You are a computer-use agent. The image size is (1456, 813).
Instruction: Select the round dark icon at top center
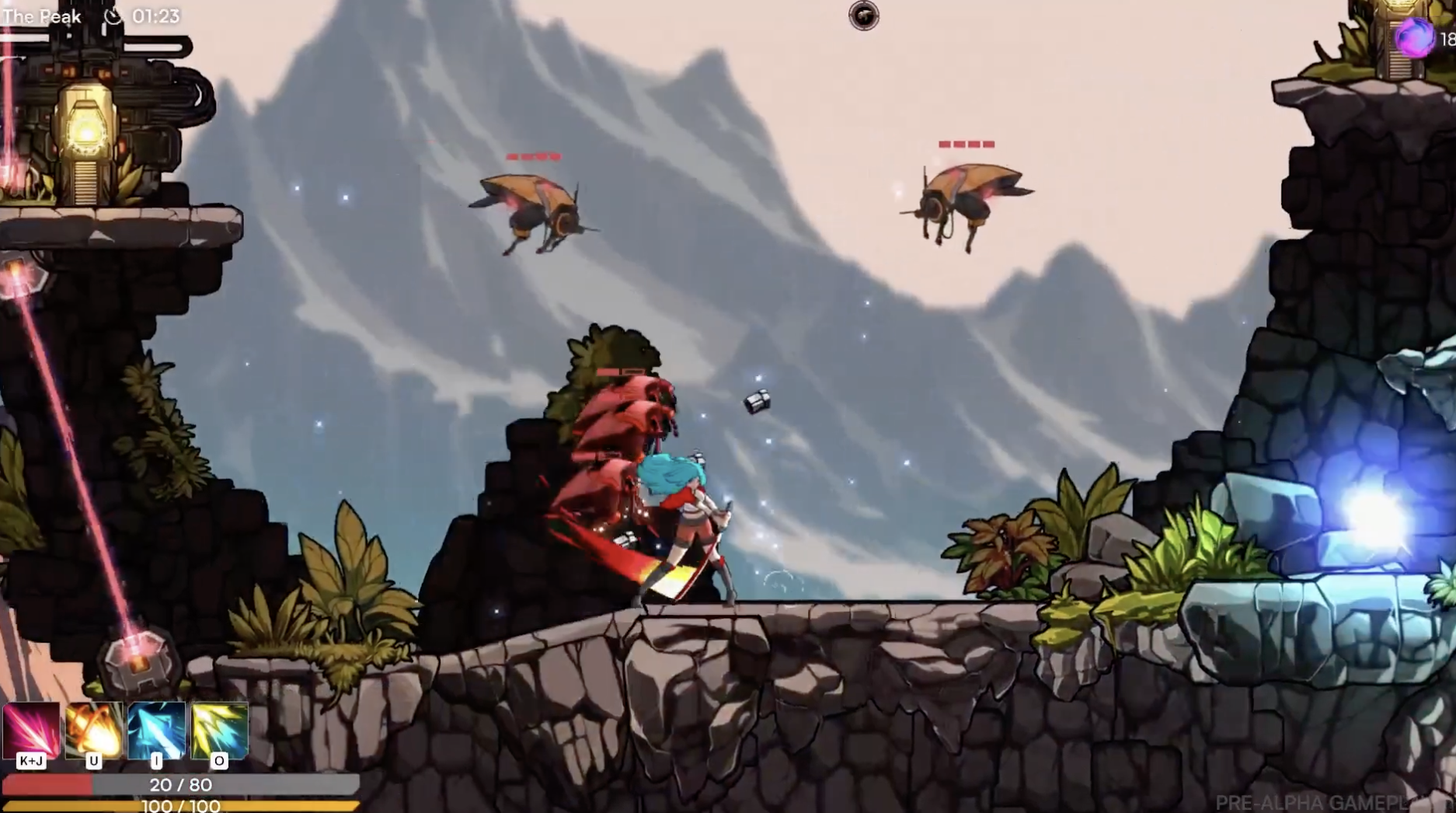(x=863, y=16)
